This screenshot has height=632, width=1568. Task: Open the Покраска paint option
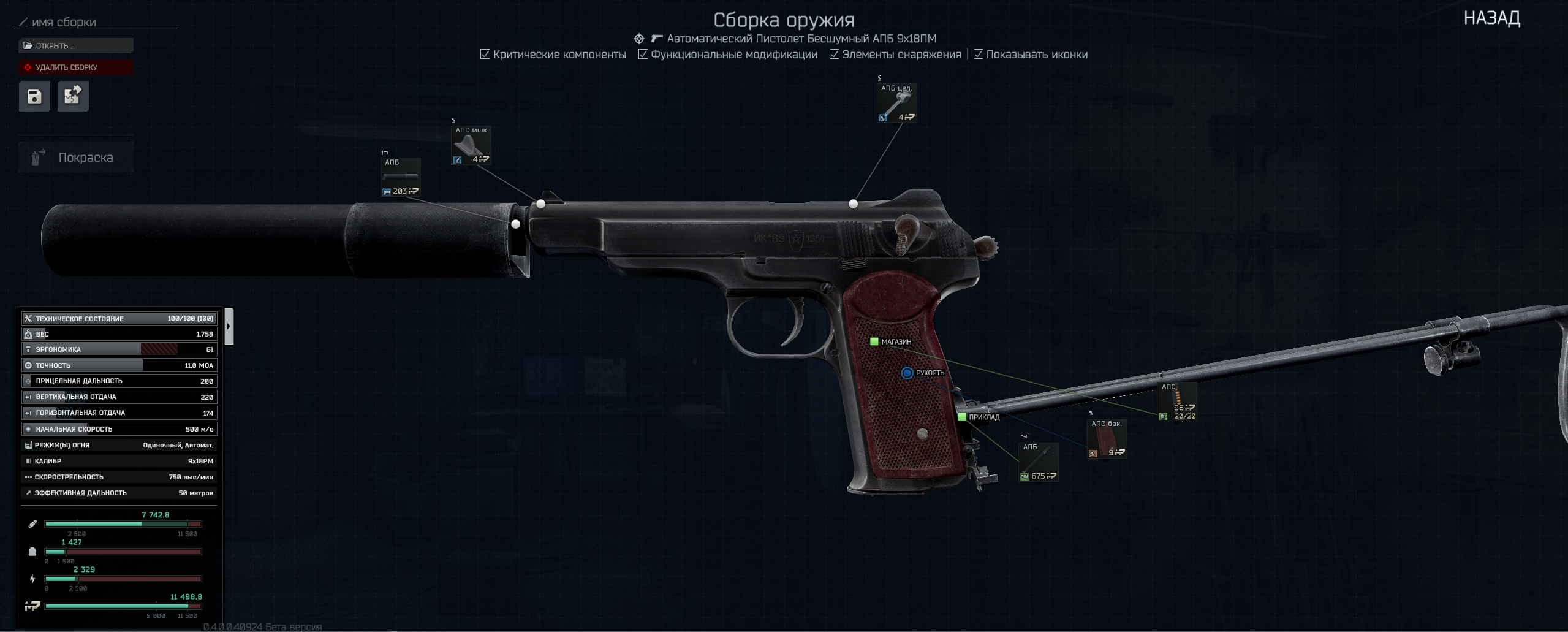point(76,158)
